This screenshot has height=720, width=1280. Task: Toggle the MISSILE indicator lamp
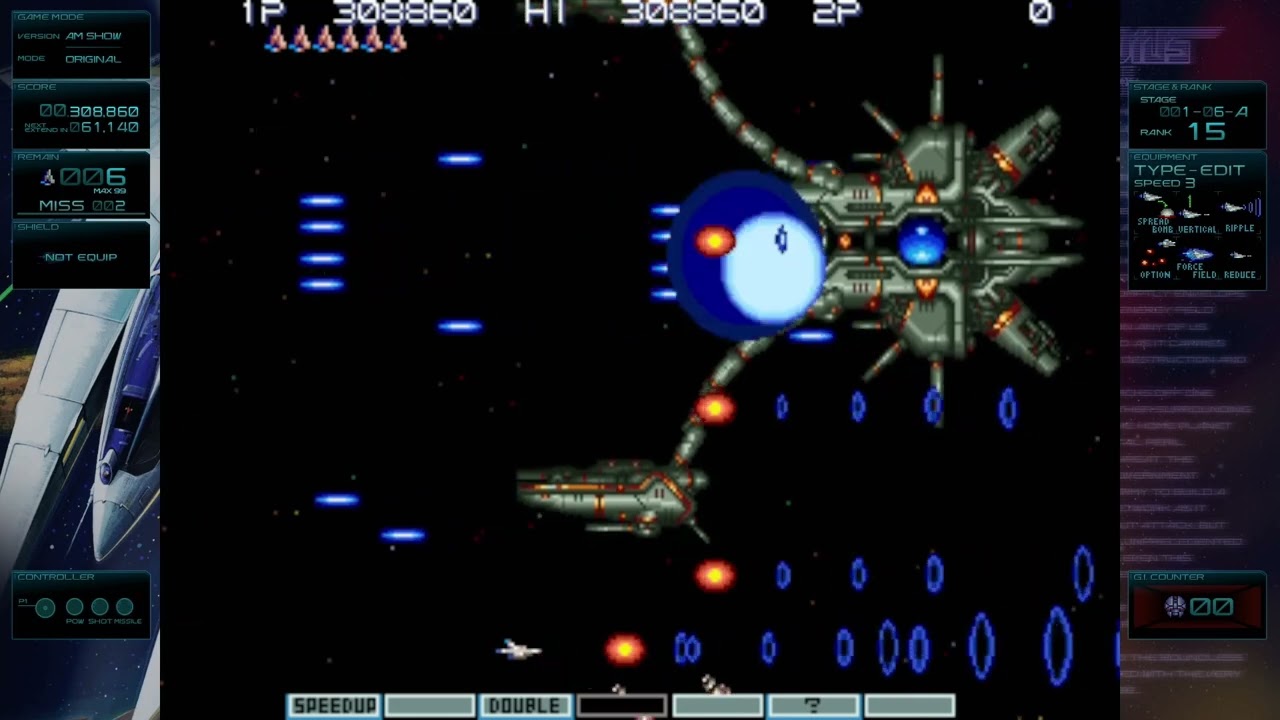point(124,606)
